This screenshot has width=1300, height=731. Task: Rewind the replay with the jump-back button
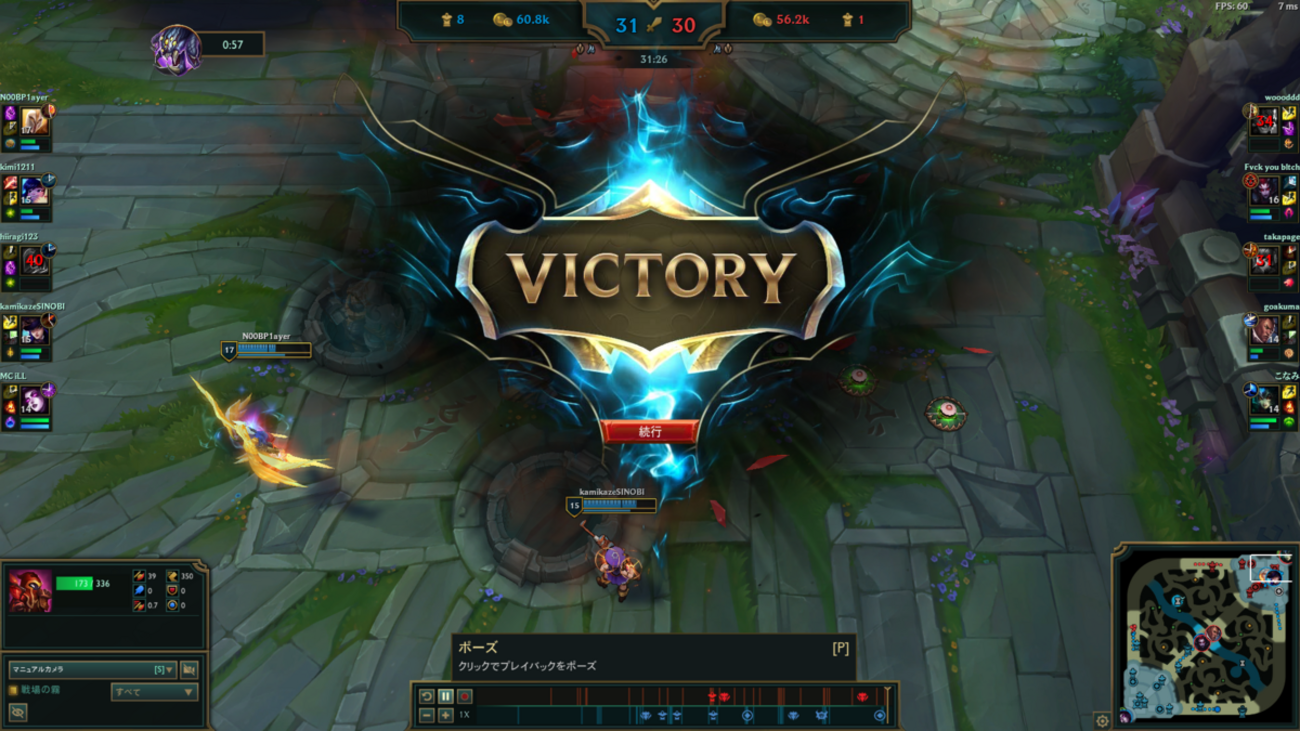click(x=427, y=697)
